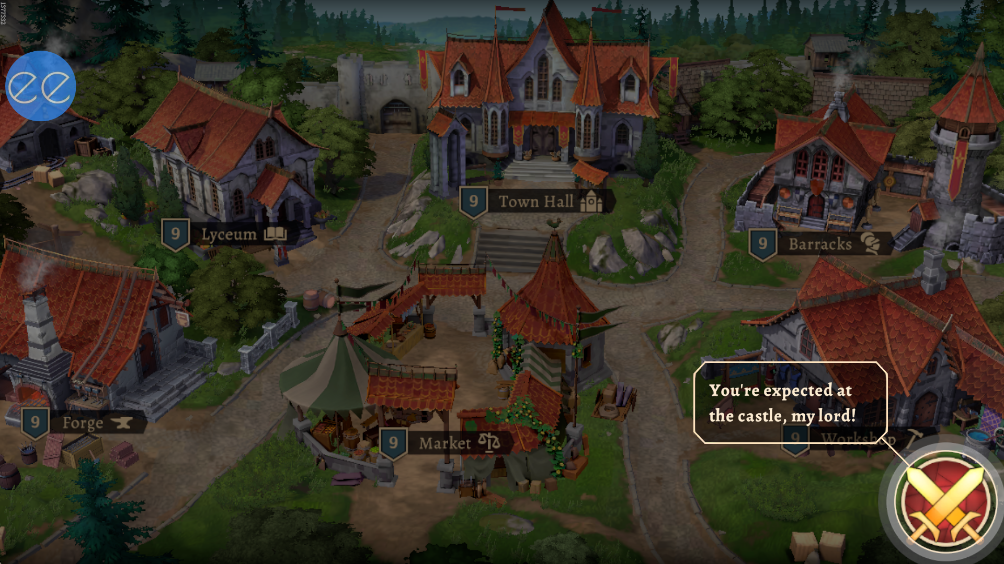Open the Town Hall building label

coord(536,202)
